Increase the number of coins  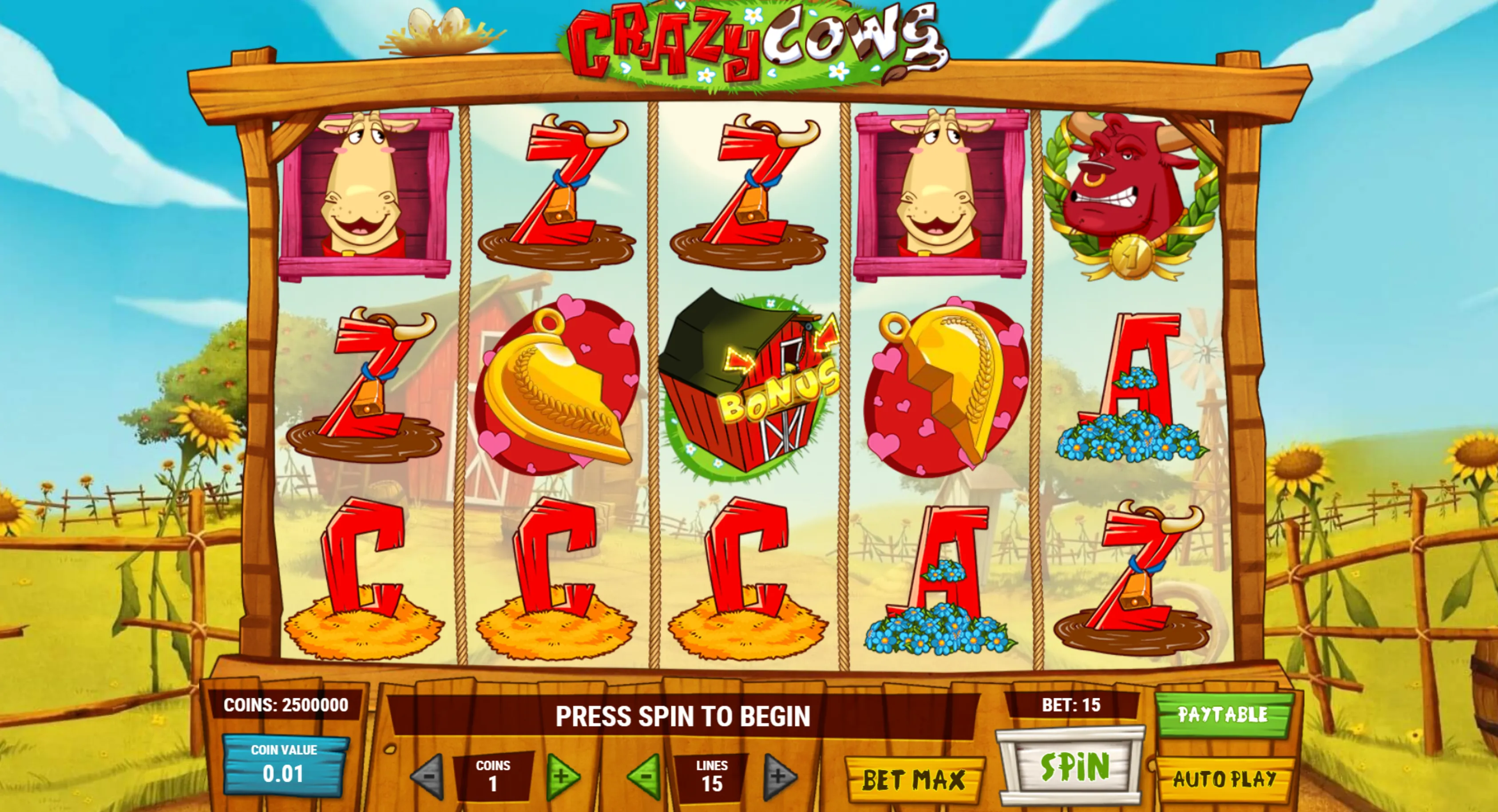(x=562, y=776)
